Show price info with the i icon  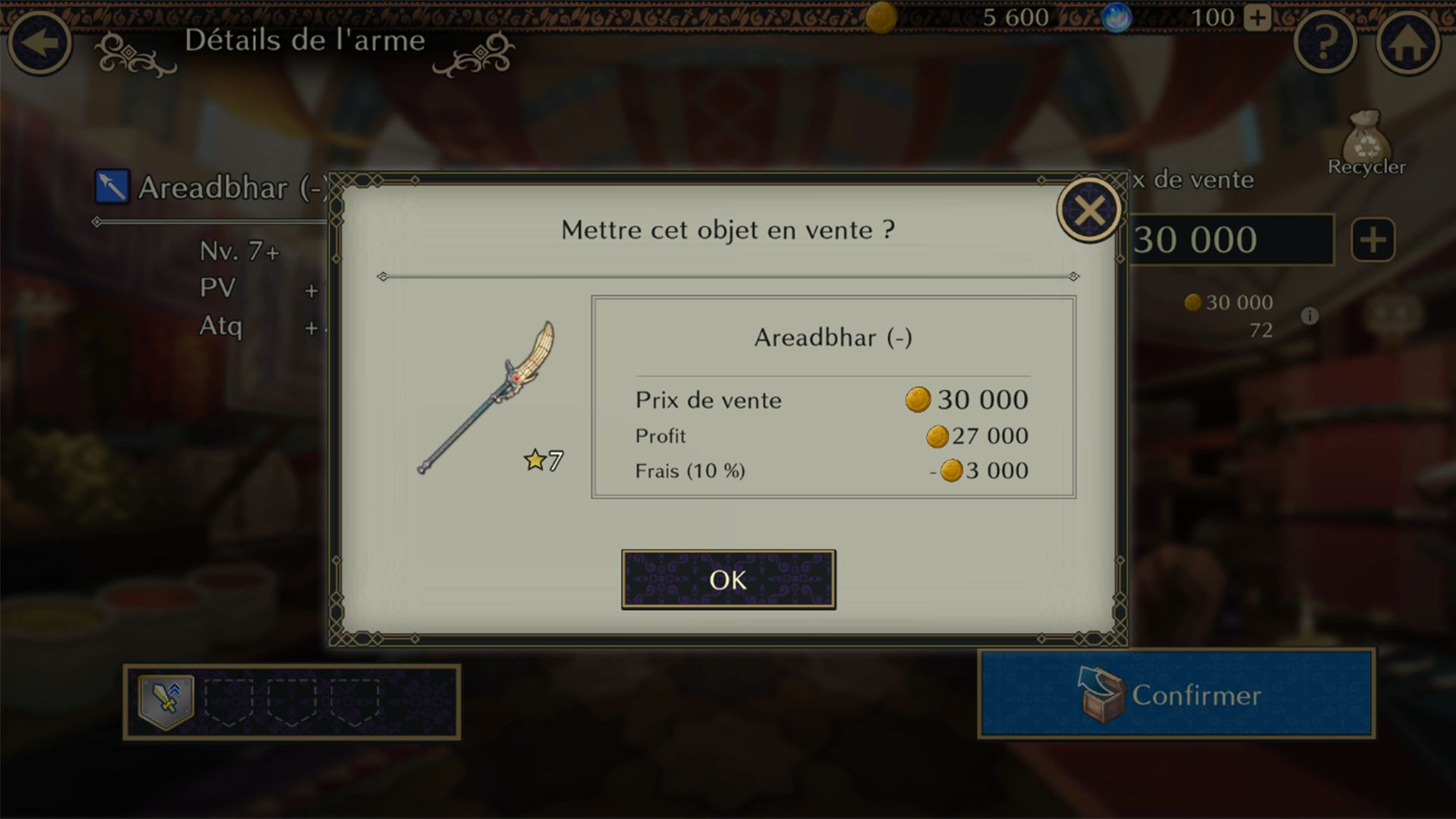pyautogui.click(x=1310, y=315)
